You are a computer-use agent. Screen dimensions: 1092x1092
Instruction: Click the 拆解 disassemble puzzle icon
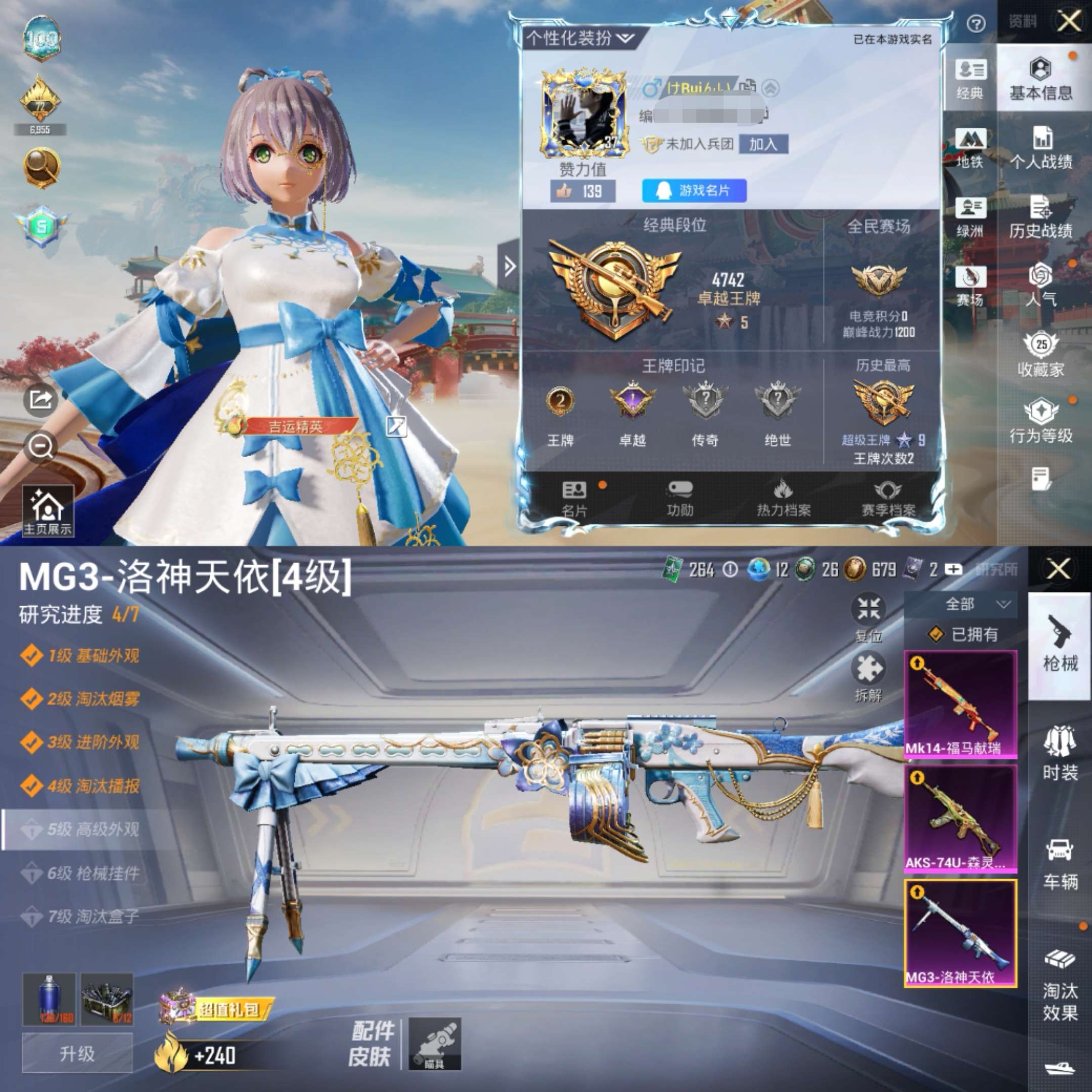point(868,676)
